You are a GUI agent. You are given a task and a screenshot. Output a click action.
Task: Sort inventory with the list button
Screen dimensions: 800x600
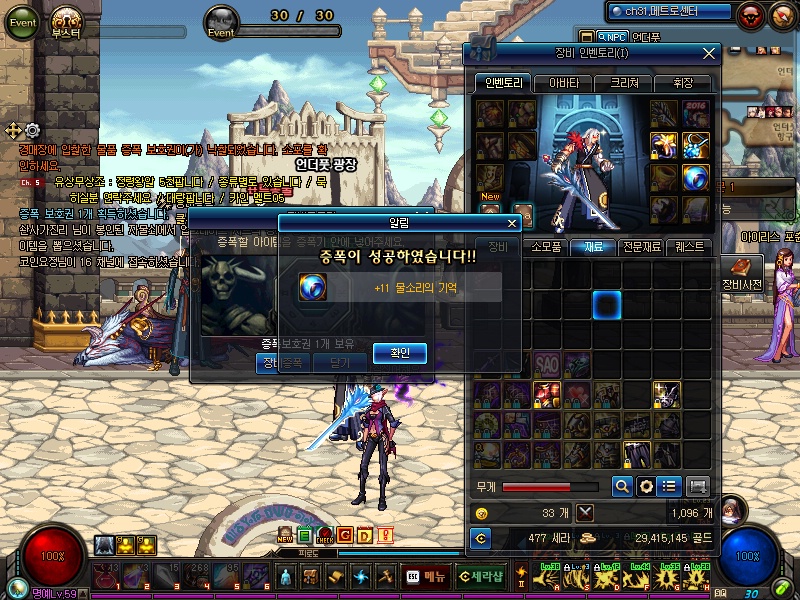[670, 486]
